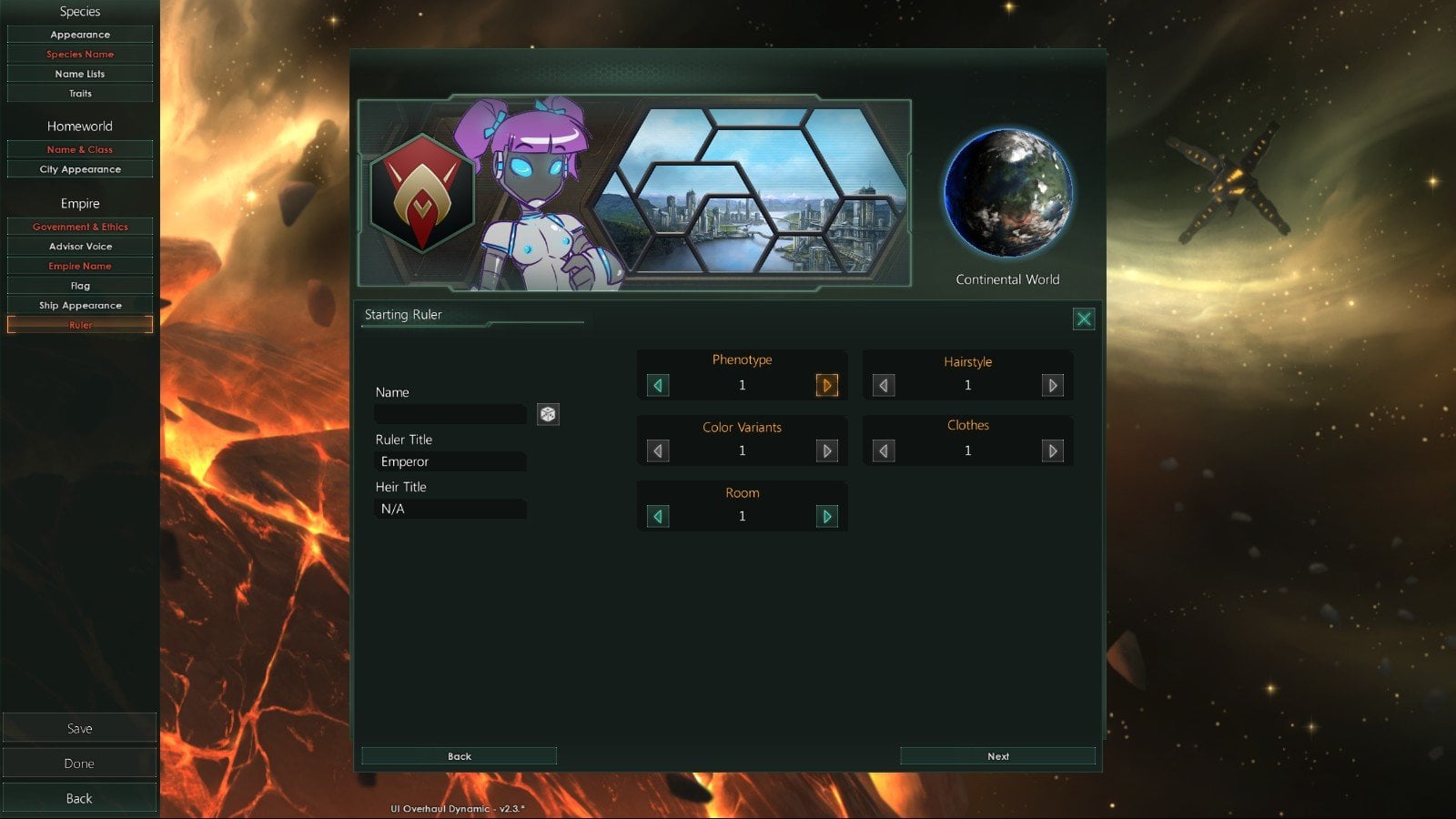The height and width of the screenshot is (819, 1456).
Task: Step Color Variants forward
Action: [826, 450]
